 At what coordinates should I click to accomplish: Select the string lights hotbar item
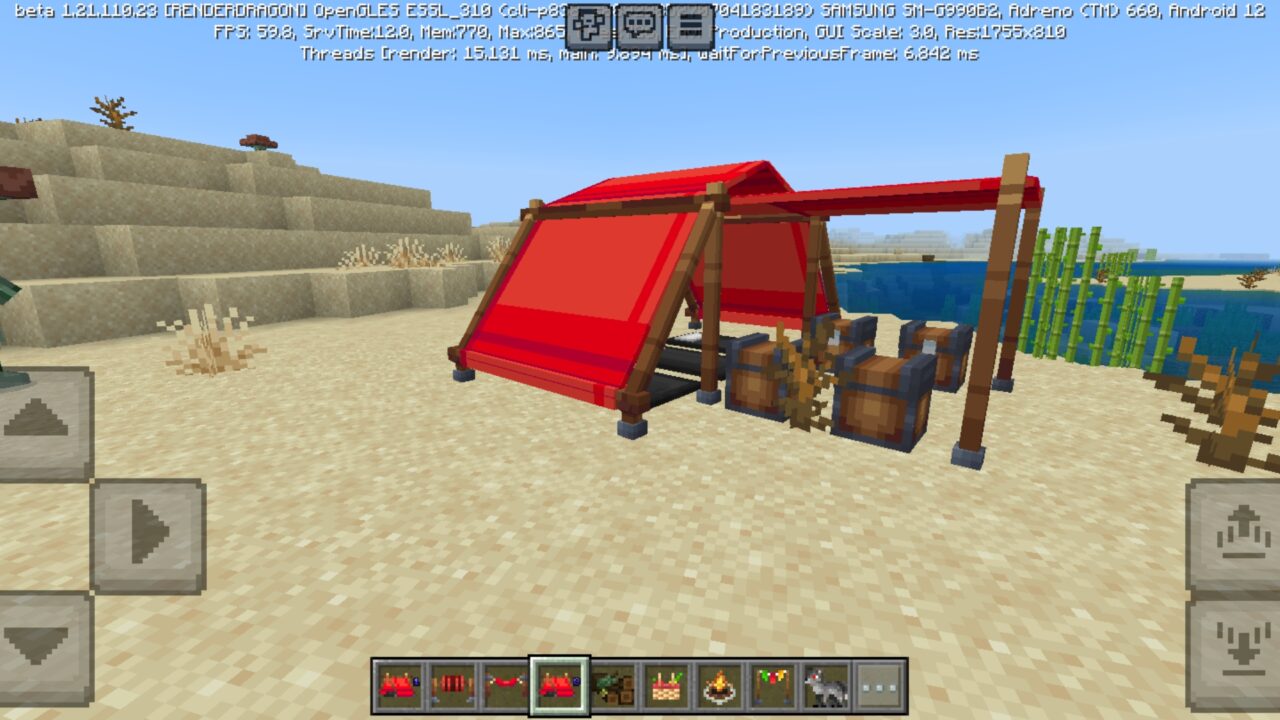click(772, 690)
